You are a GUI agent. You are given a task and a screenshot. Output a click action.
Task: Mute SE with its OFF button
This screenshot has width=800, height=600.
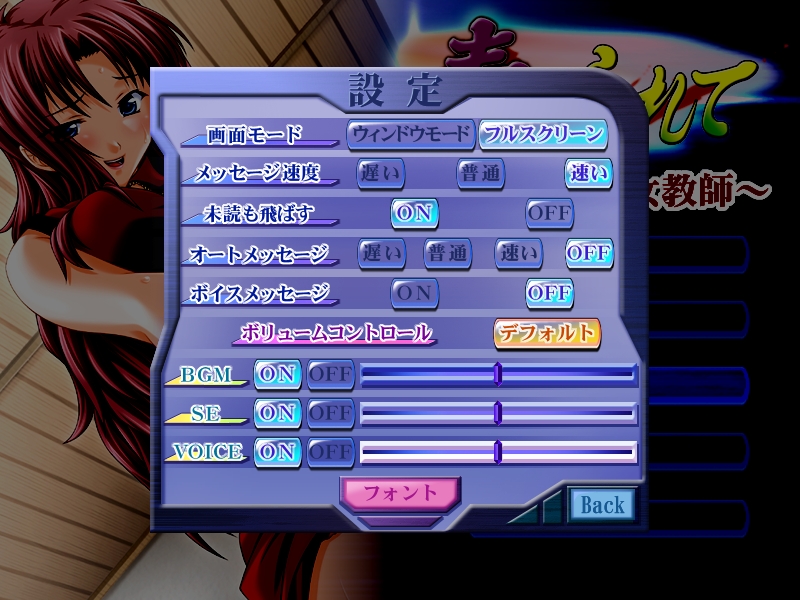pos(330,413)
